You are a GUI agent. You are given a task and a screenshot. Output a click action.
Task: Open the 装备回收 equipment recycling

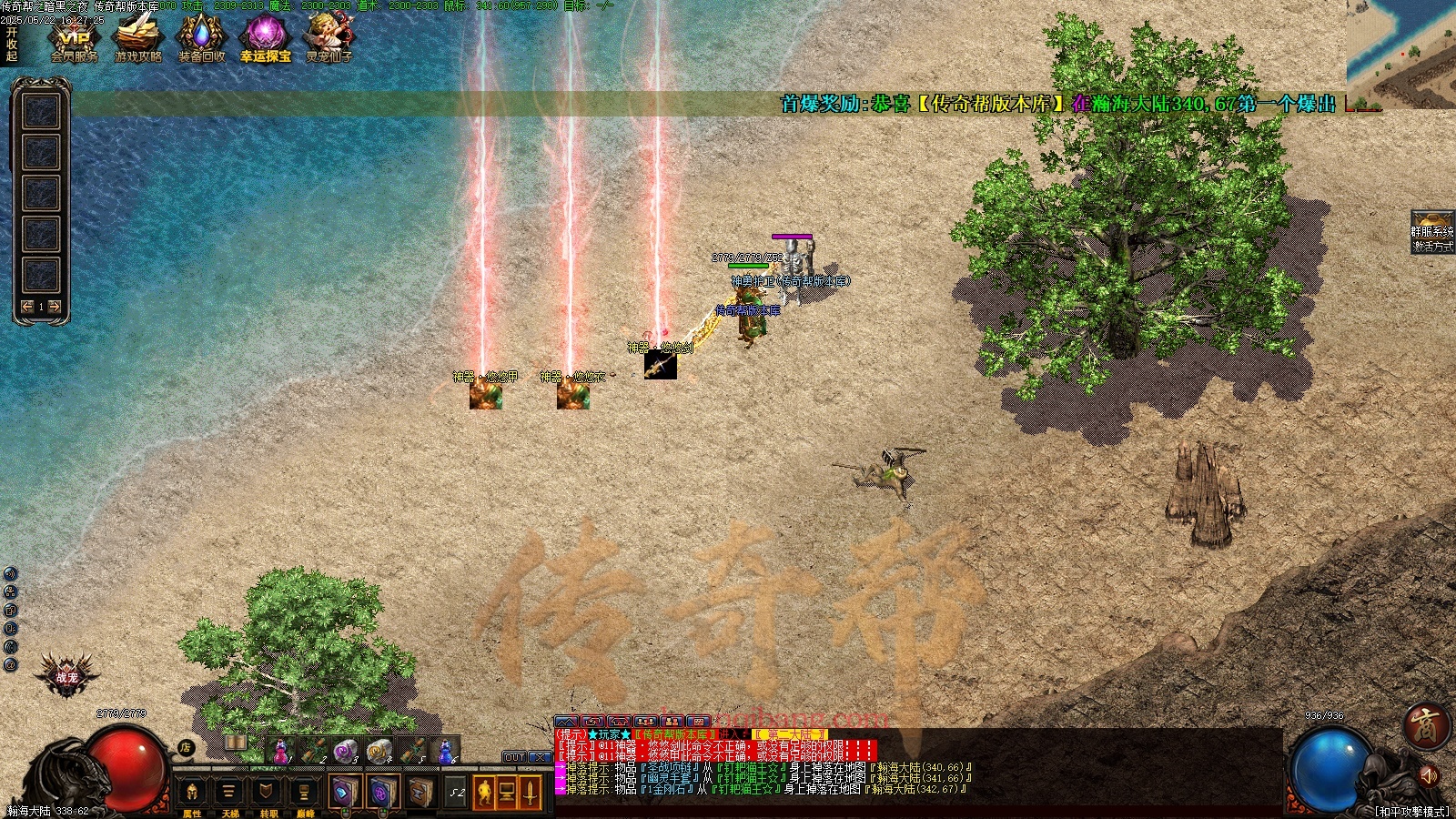click(x=201, y=39)
